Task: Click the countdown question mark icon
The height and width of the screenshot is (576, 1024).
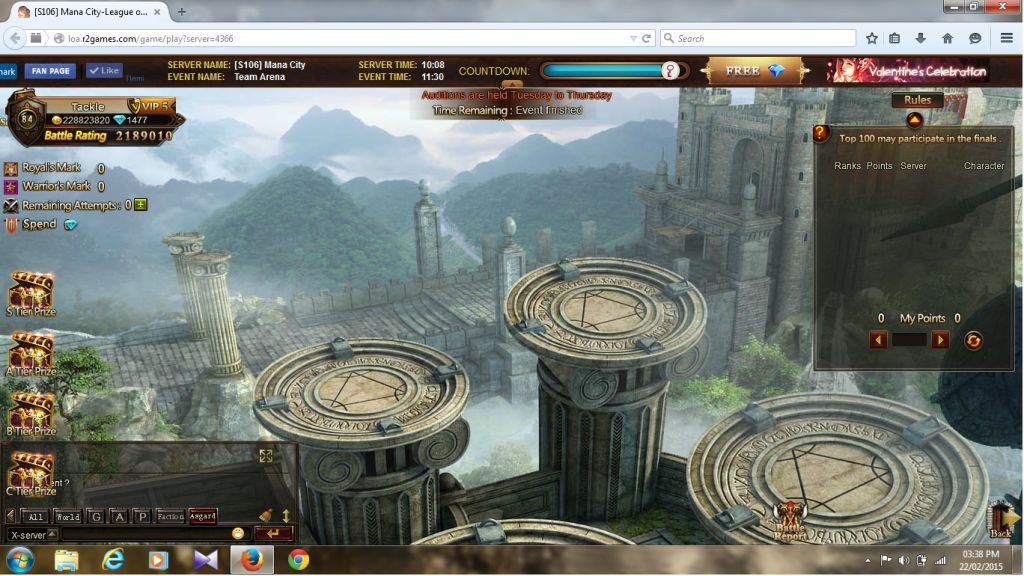Action: point(671,70)
